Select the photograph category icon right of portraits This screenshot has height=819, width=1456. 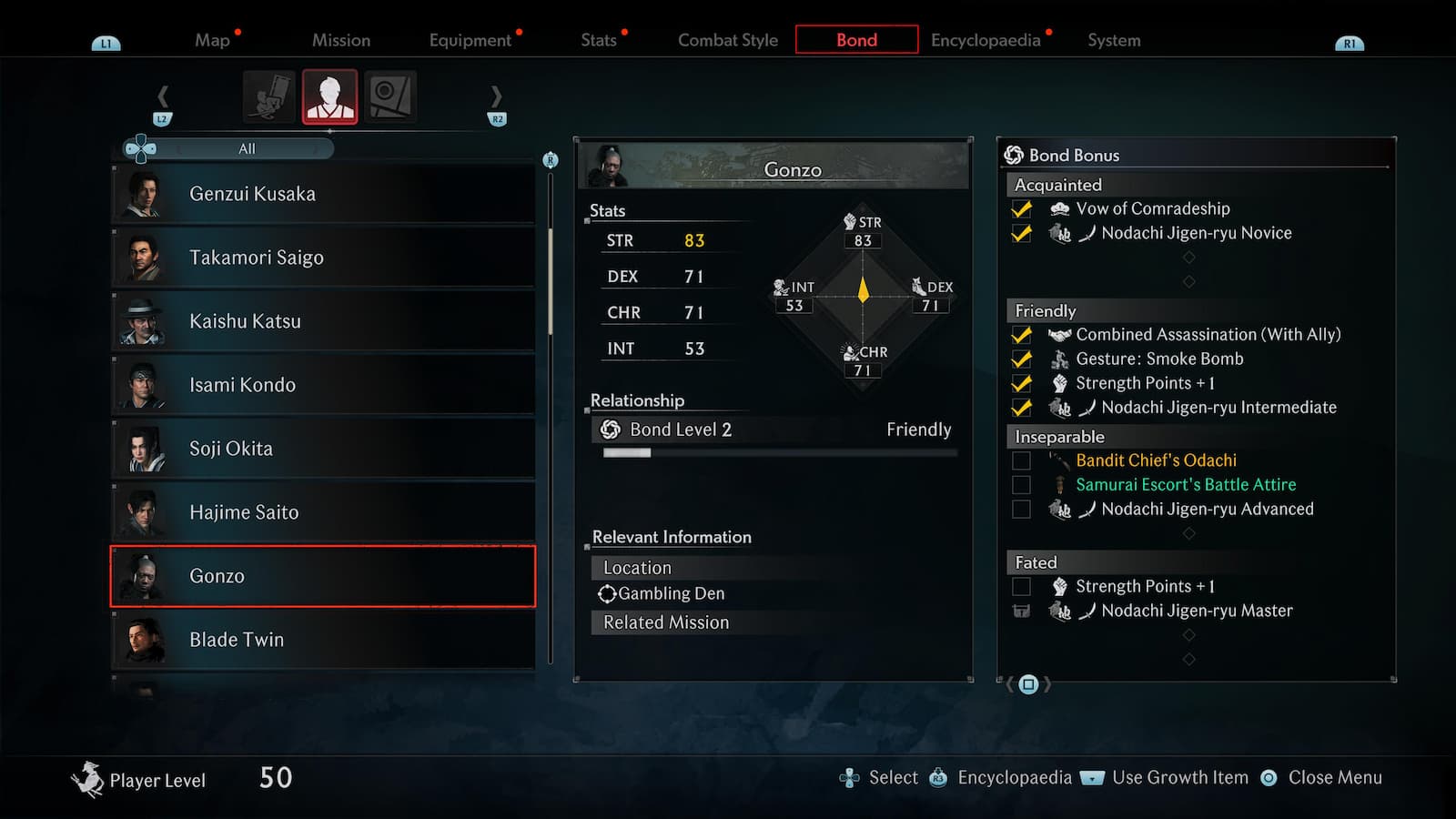(391, 95)
